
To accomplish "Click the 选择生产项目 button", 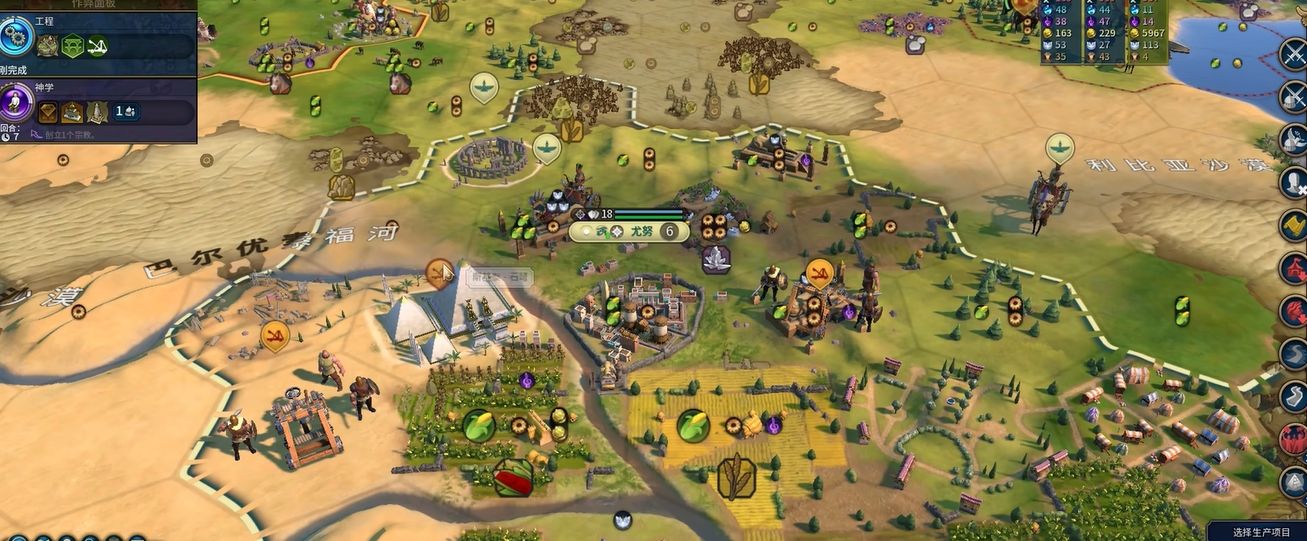I will tap(1256, 531).
